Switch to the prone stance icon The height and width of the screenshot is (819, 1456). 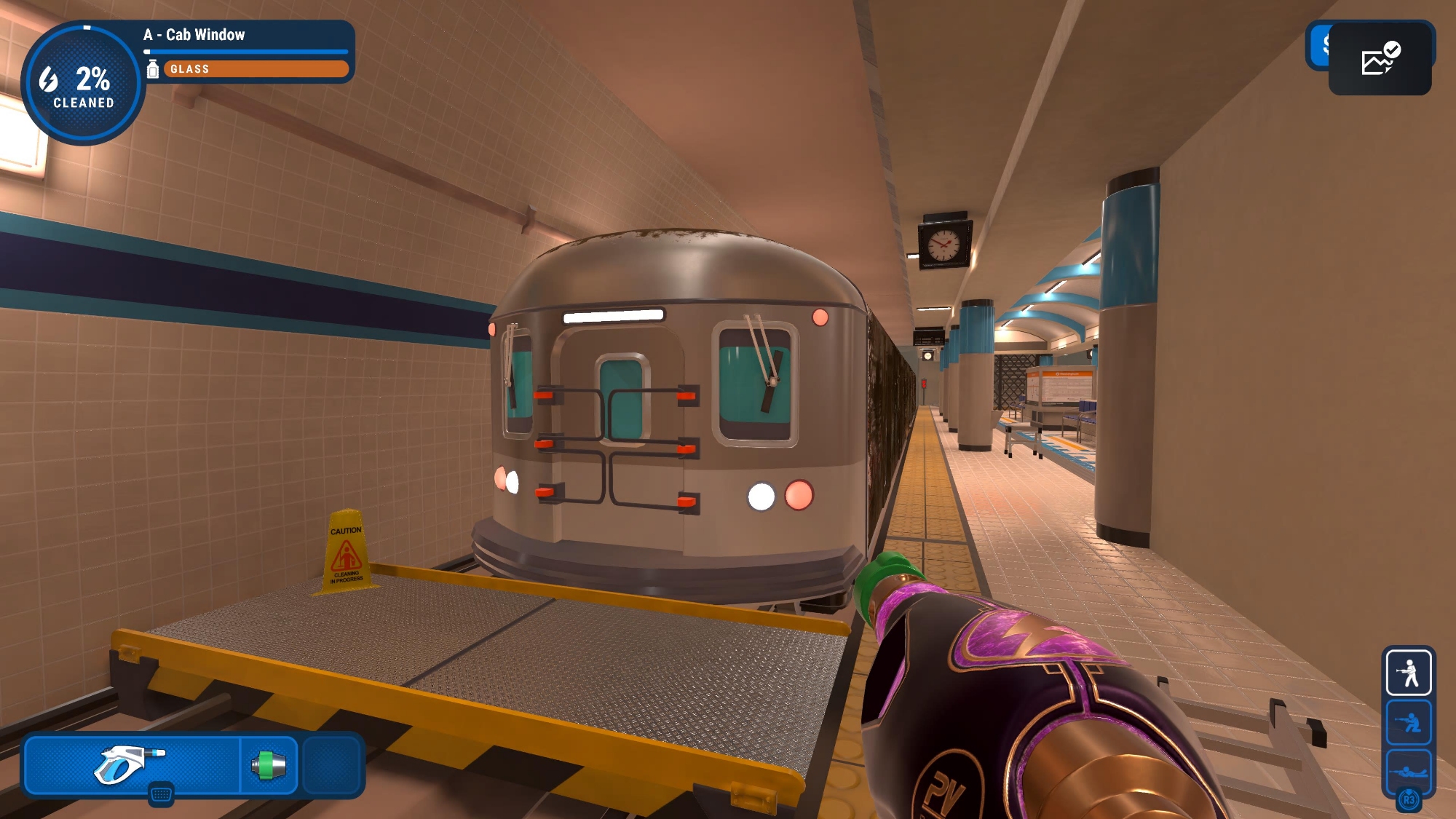(x=1409, y=770)
